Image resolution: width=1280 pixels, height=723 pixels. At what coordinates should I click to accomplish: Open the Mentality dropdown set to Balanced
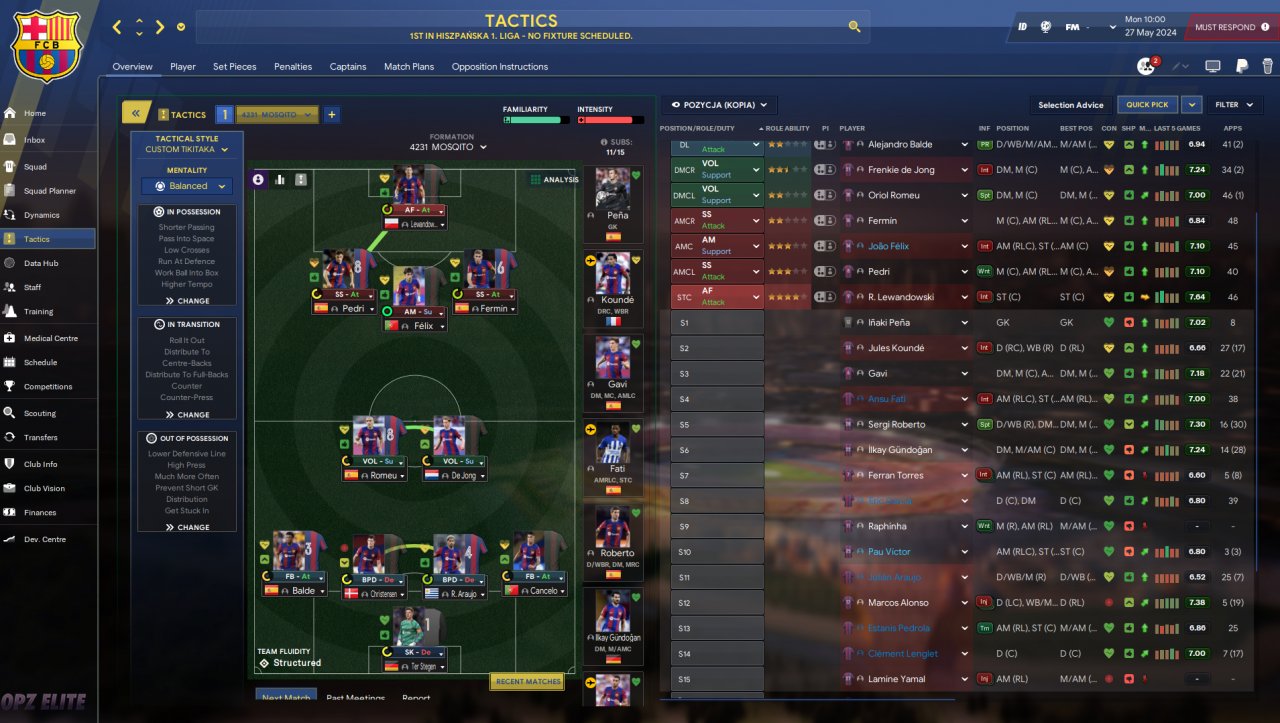(x=187, y=186)
